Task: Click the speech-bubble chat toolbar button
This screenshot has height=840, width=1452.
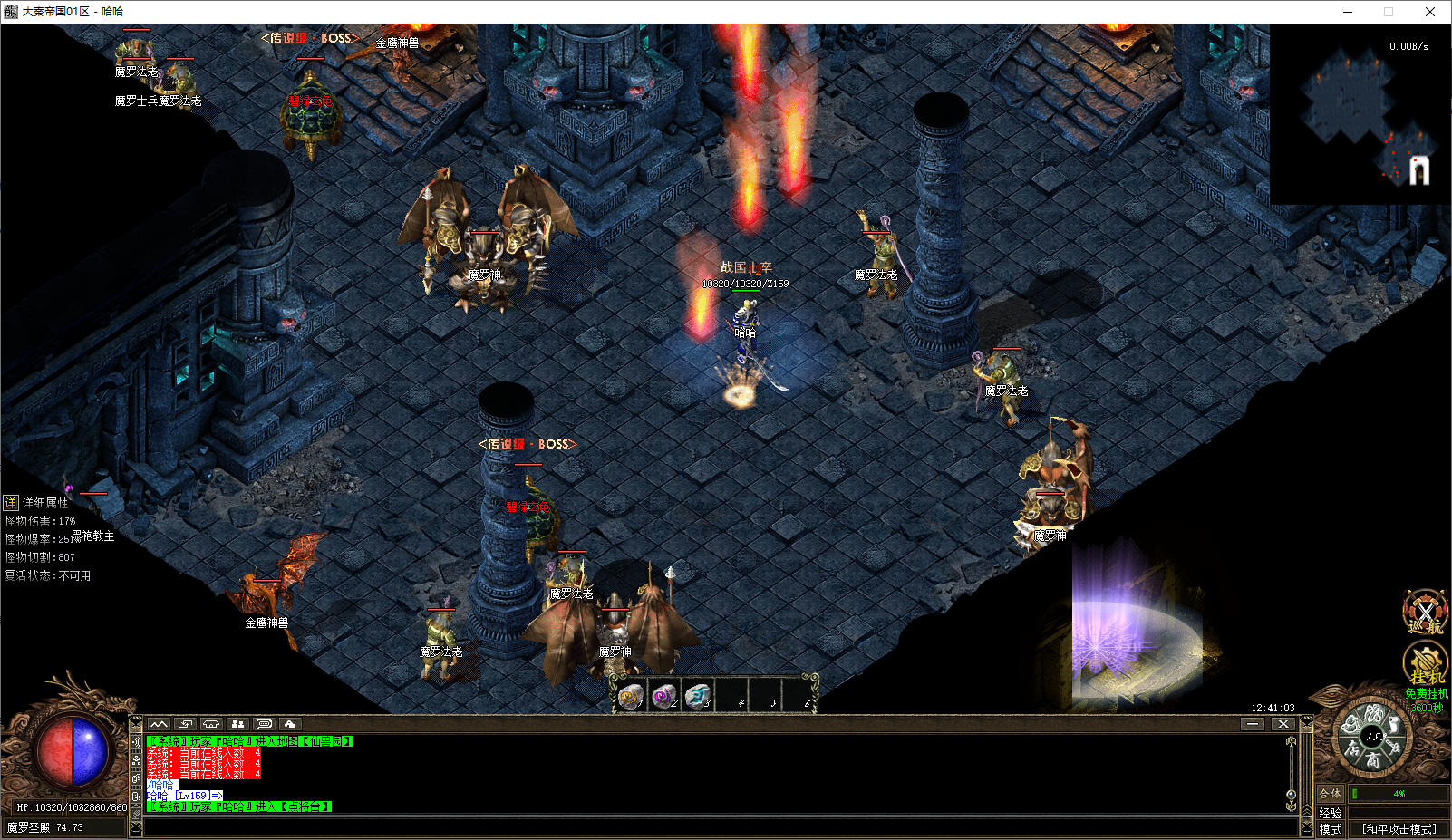Action: pos(264,724)
